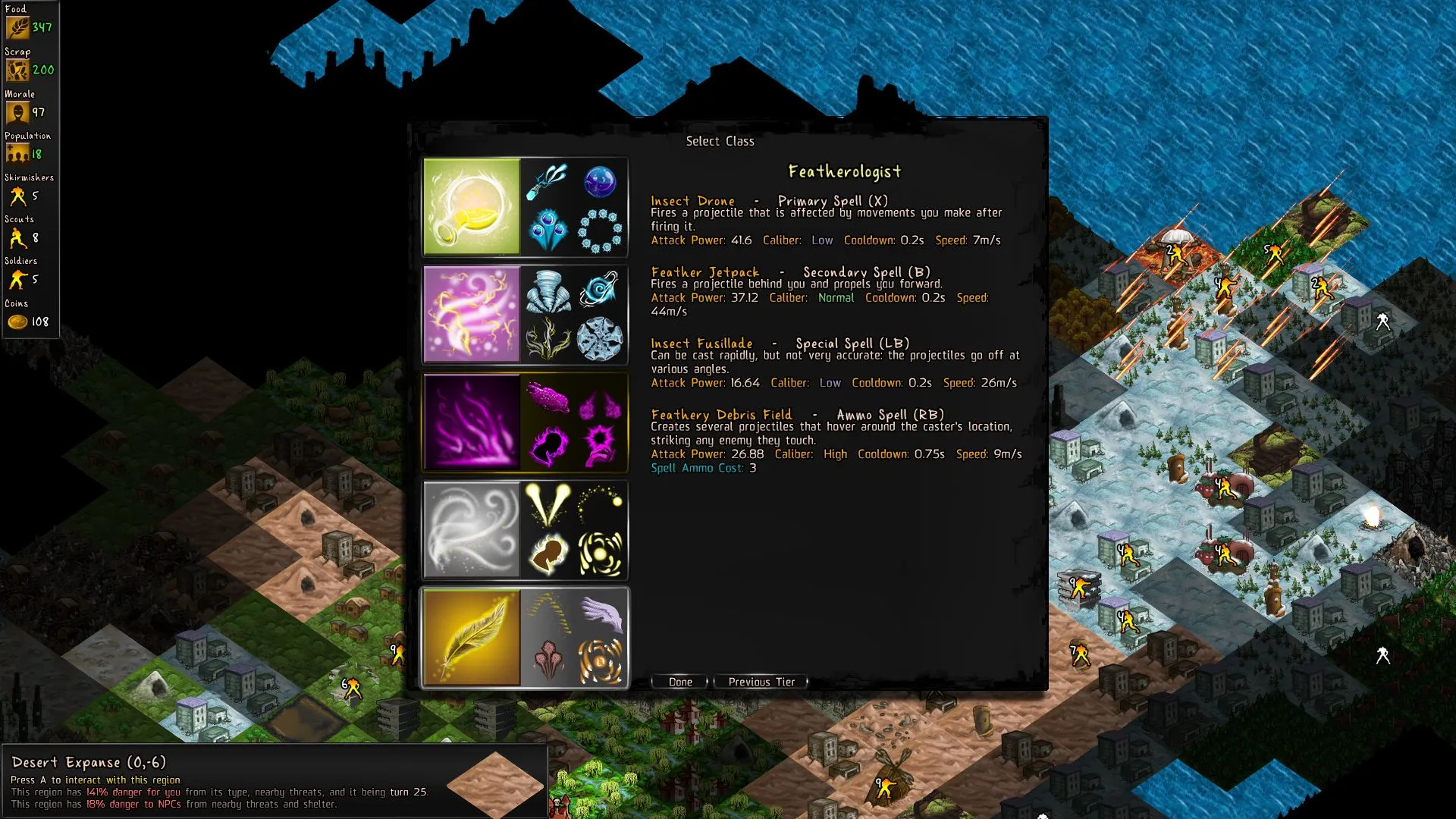
Task: Click the Done button
Action: click(679, 682)
